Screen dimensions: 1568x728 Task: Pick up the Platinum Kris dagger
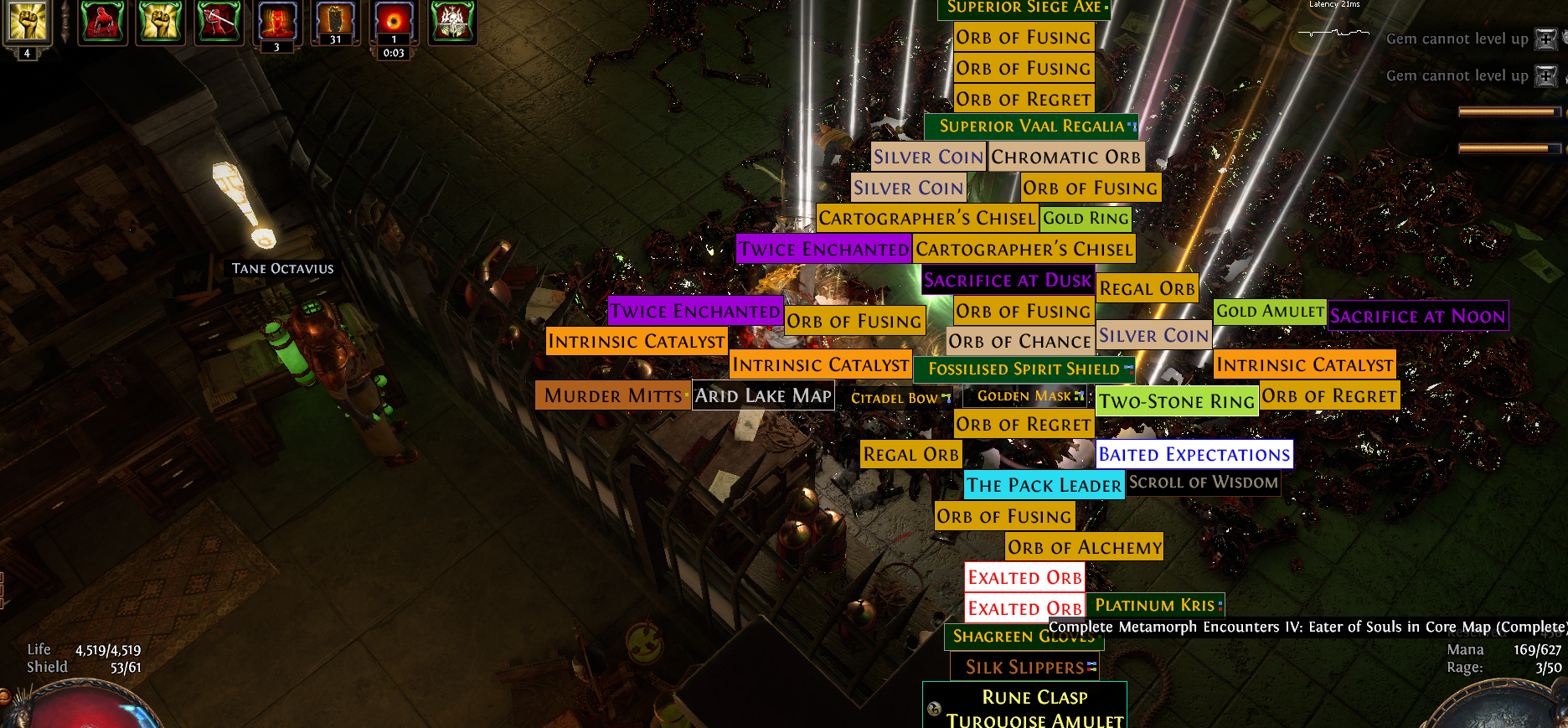click(1154, 606)
